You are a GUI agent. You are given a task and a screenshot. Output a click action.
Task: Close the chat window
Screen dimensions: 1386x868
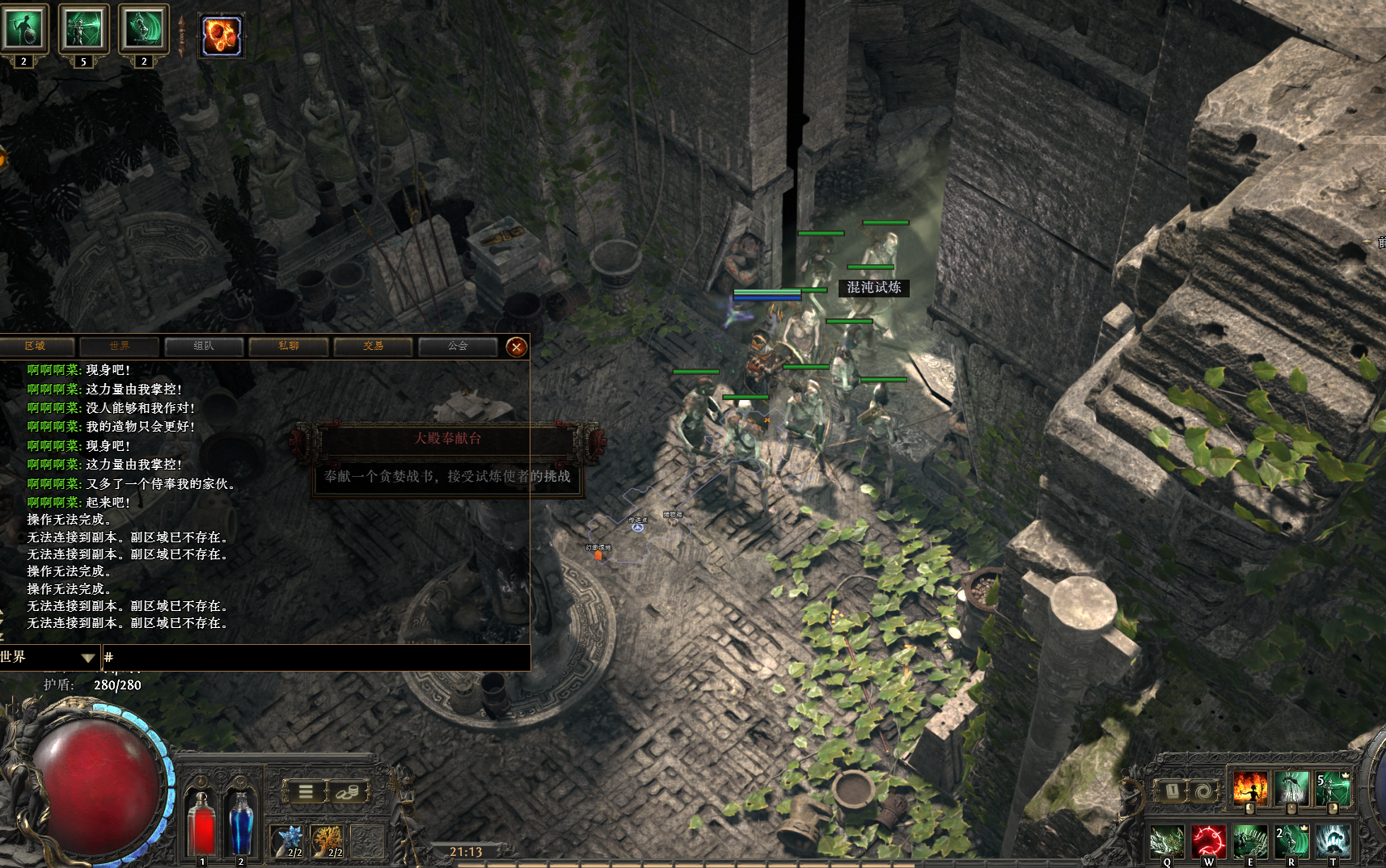(516, 348)
